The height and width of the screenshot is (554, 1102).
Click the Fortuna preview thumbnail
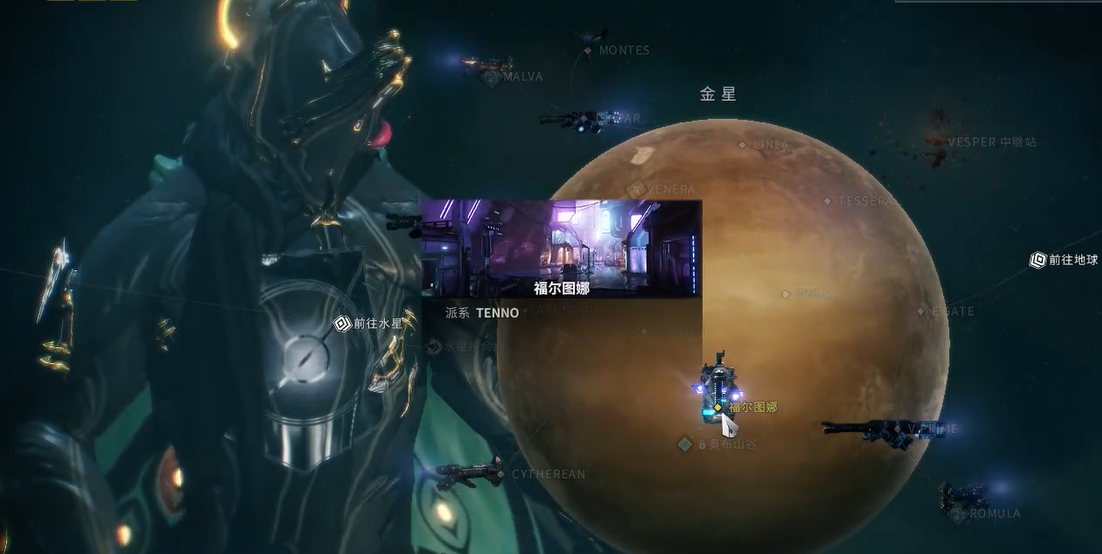pos(560,248)
